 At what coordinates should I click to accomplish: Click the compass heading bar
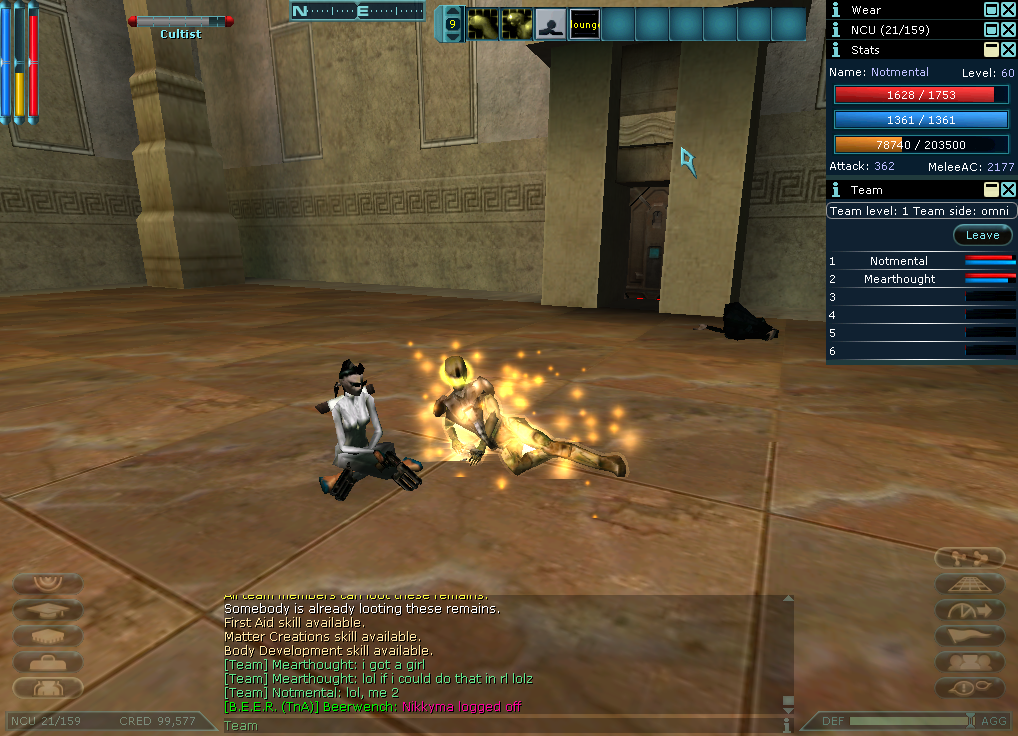click(x=358, y=11)
